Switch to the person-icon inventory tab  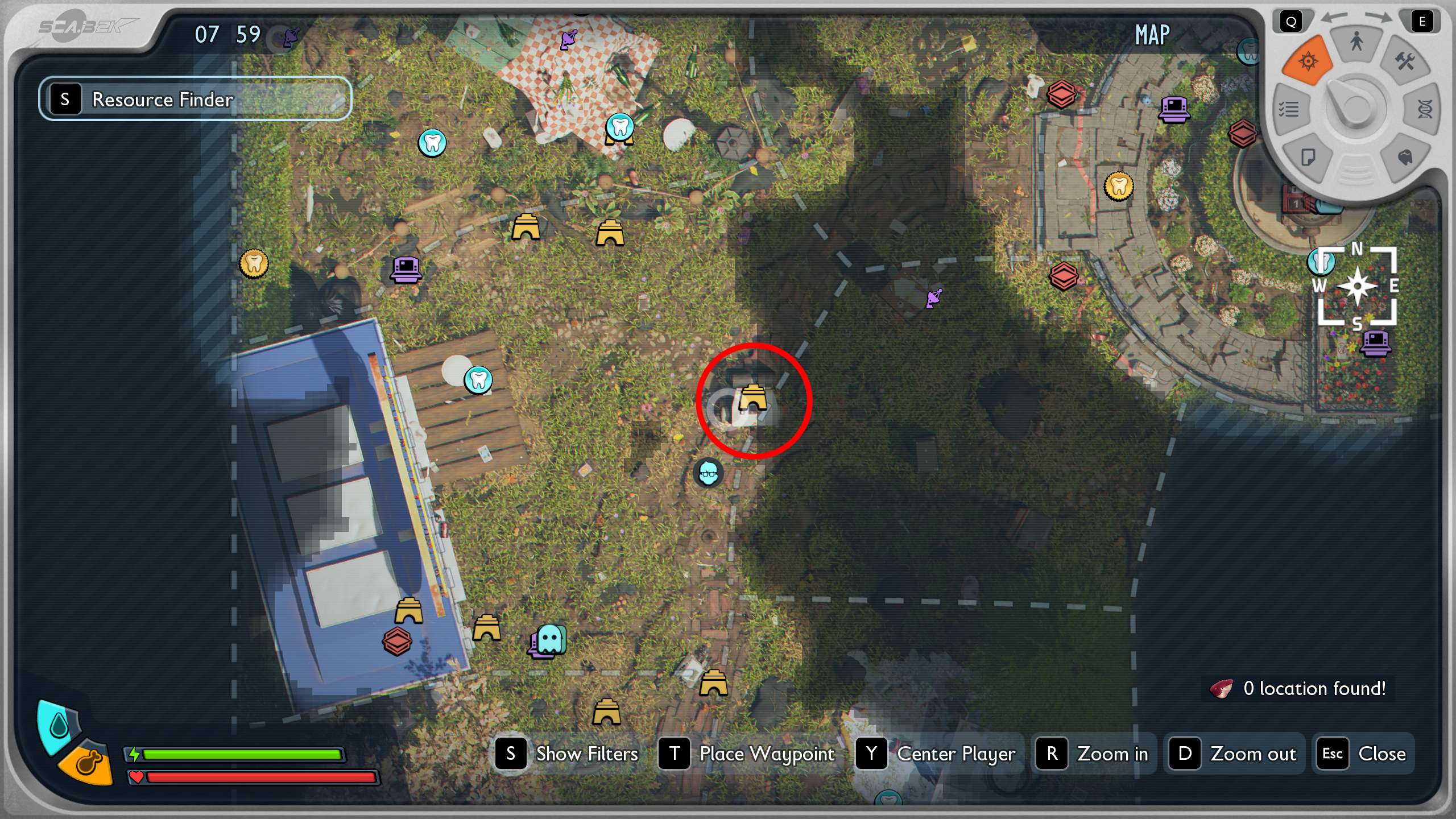coord(1356,42)
